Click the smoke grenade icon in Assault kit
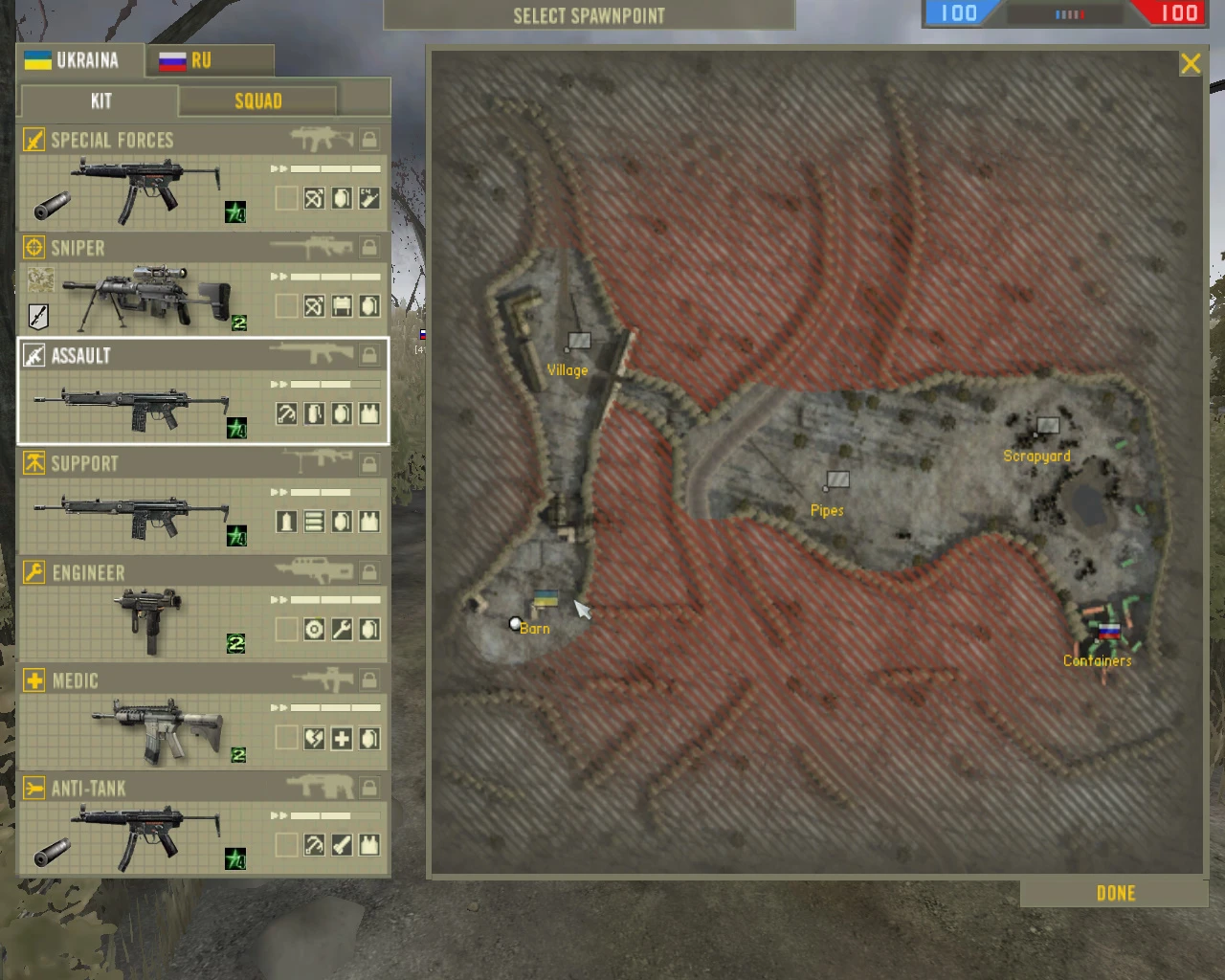Screen dimensions: 1225x980 point(314,413)
